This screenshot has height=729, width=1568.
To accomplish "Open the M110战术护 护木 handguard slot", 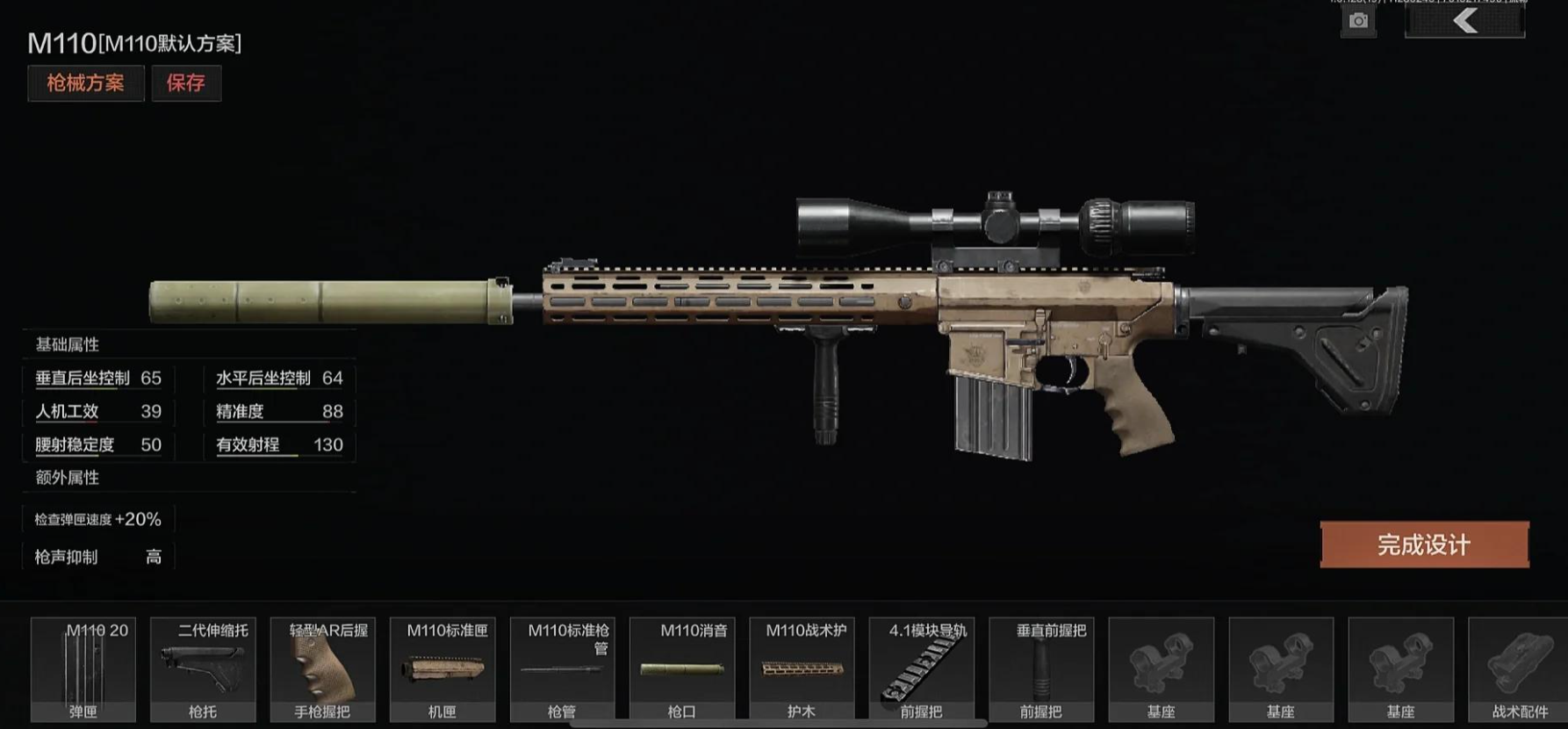I will click(802, 669).
